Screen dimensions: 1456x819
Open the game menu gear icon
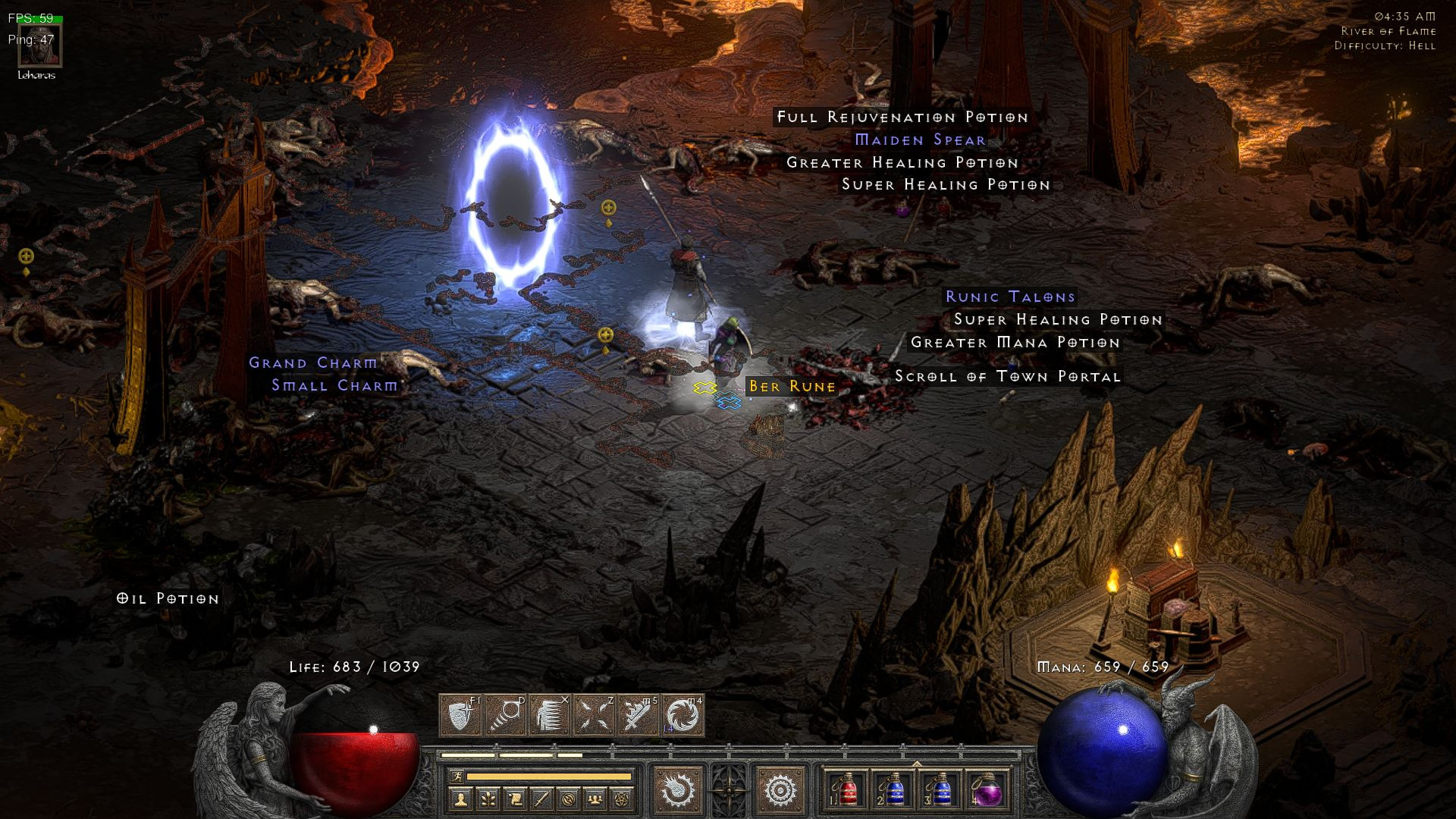coord(780,789)
